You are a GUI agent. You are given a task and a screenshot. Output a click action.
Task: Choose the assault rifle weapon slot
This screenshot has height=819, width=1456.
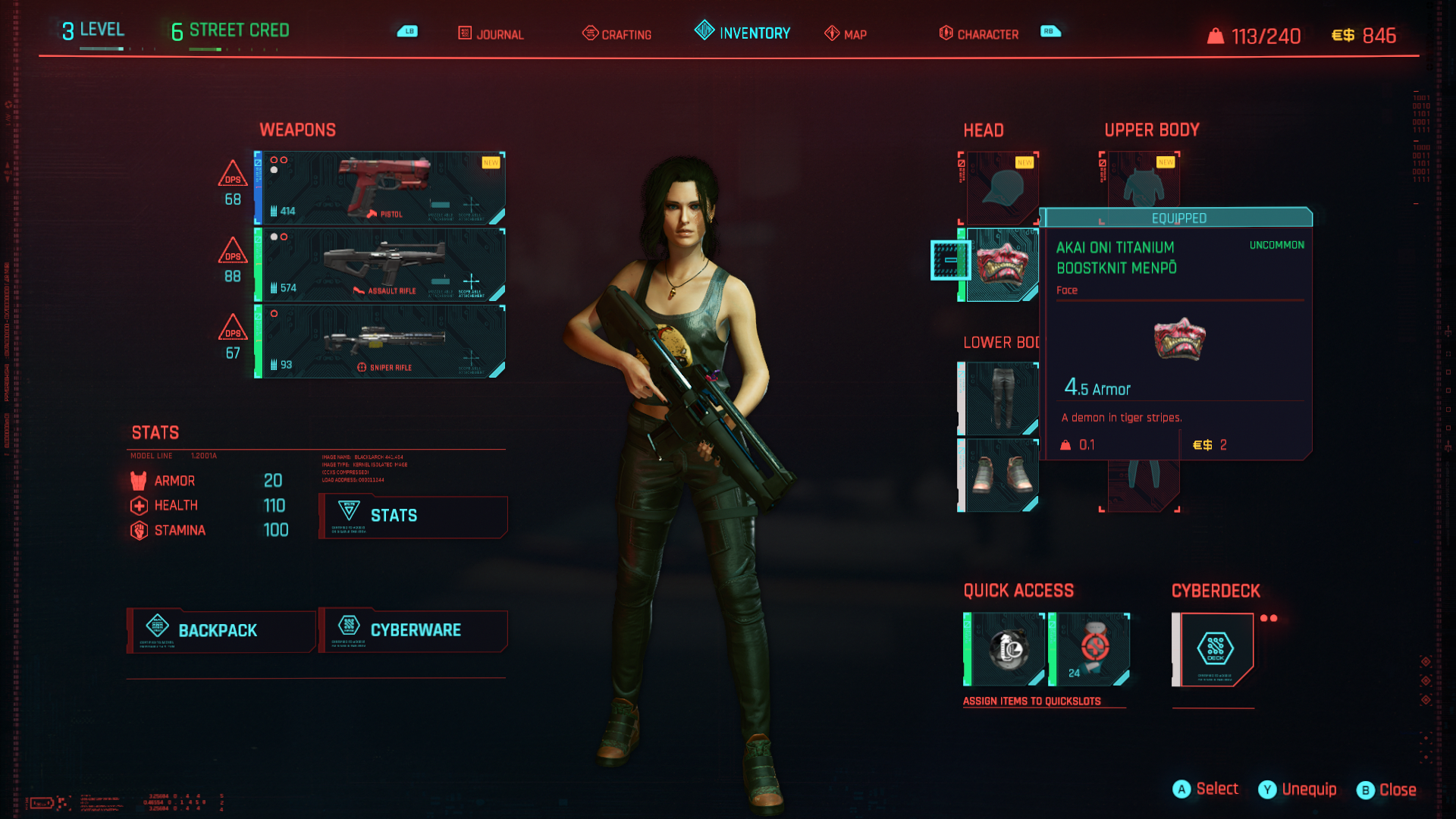(380, 265)
